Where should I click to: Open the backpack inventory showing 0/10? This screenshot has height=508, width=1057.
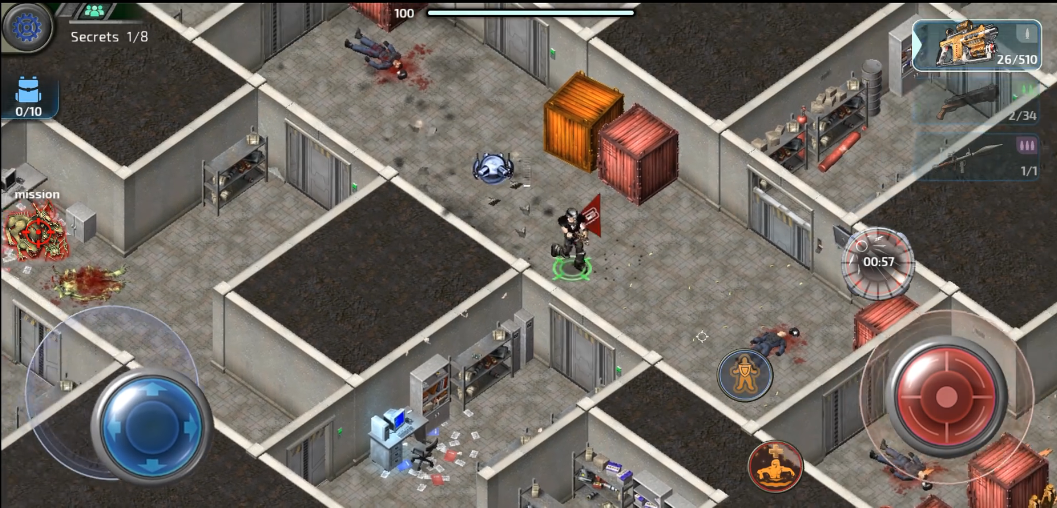pos(28,98)
